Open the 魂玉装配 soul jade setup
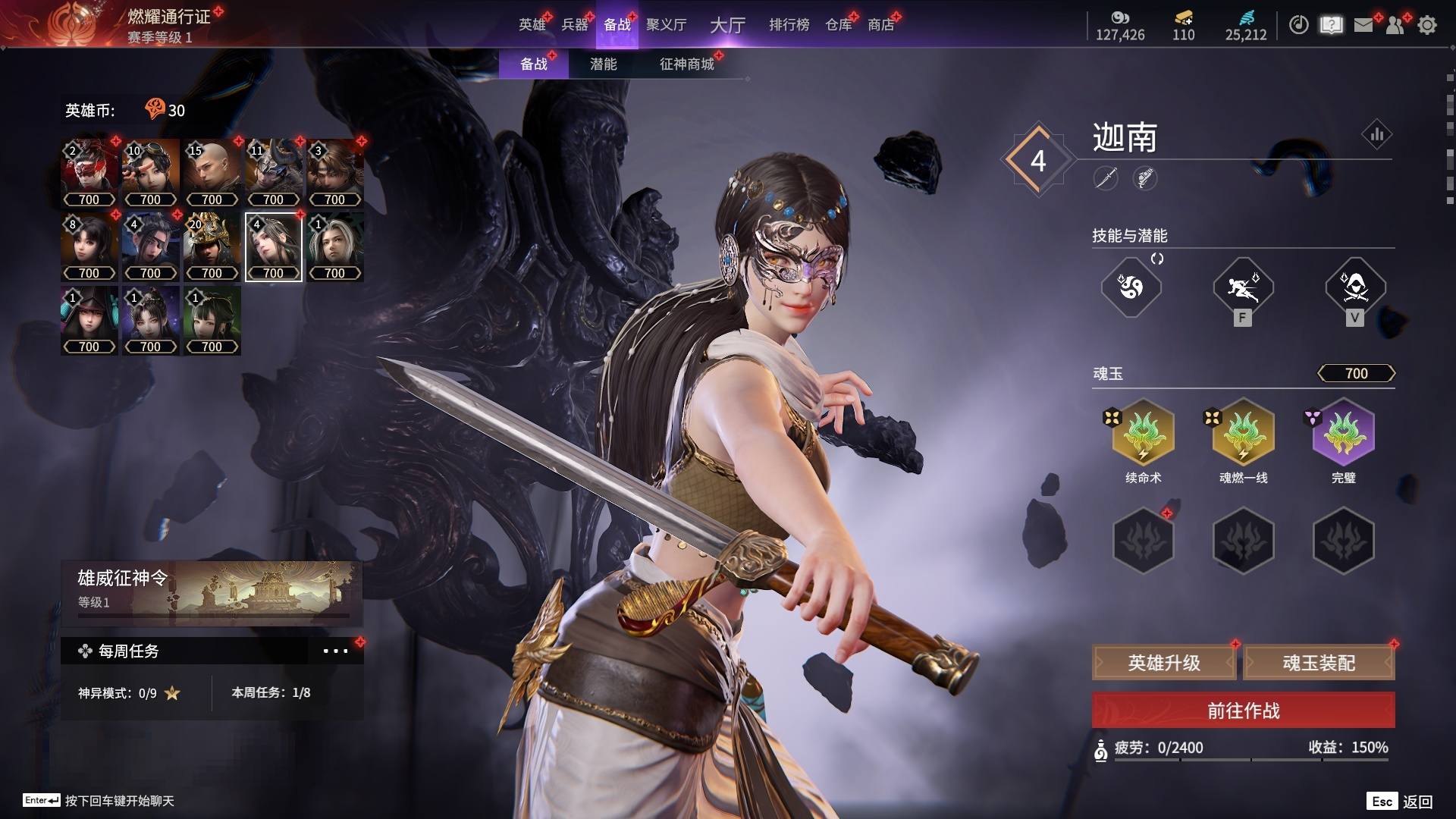 [x=1319, y=663]
